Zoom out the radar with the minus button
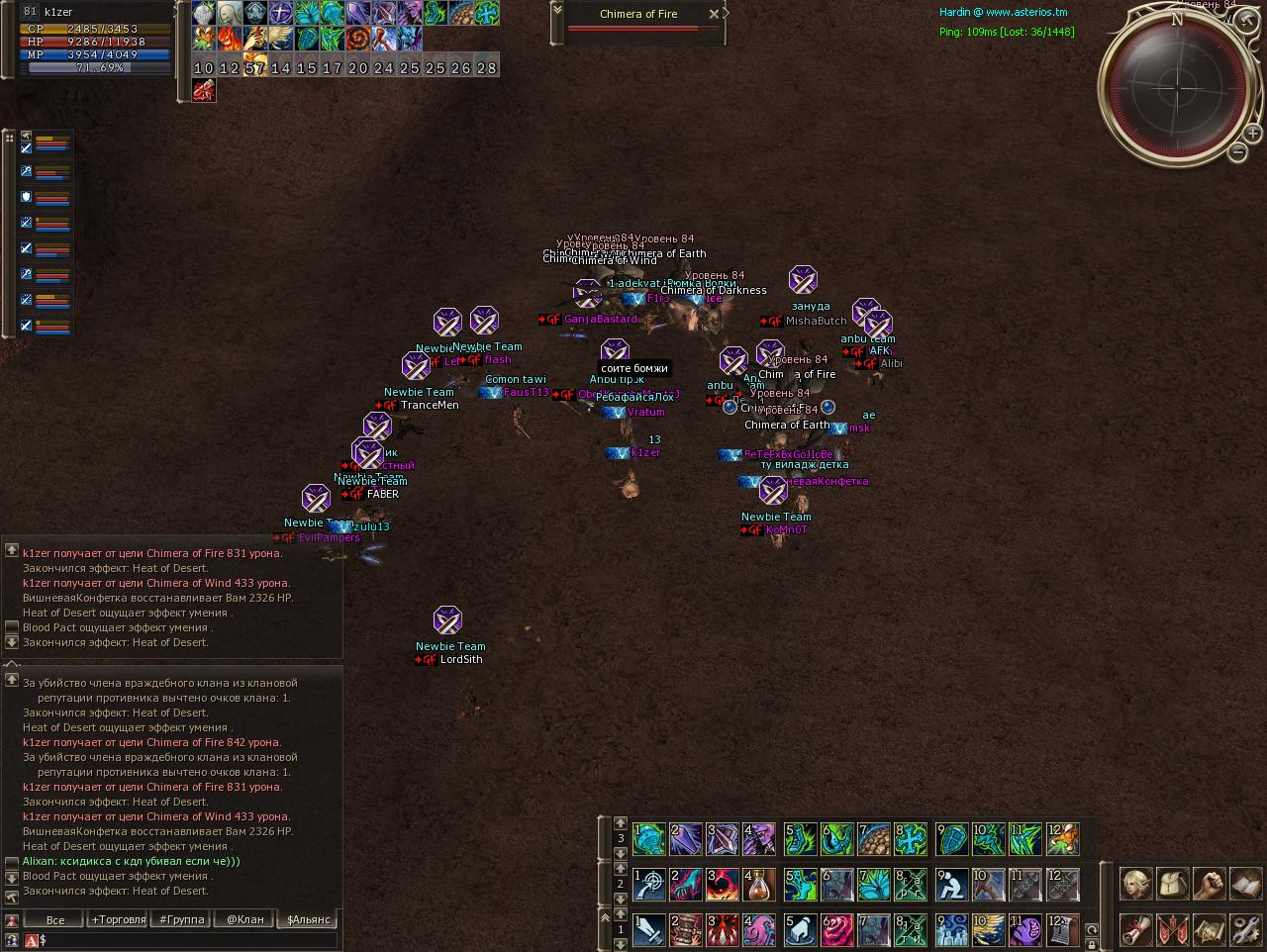The height and width of the screenshot is (952, 1267). (1238, 151)
